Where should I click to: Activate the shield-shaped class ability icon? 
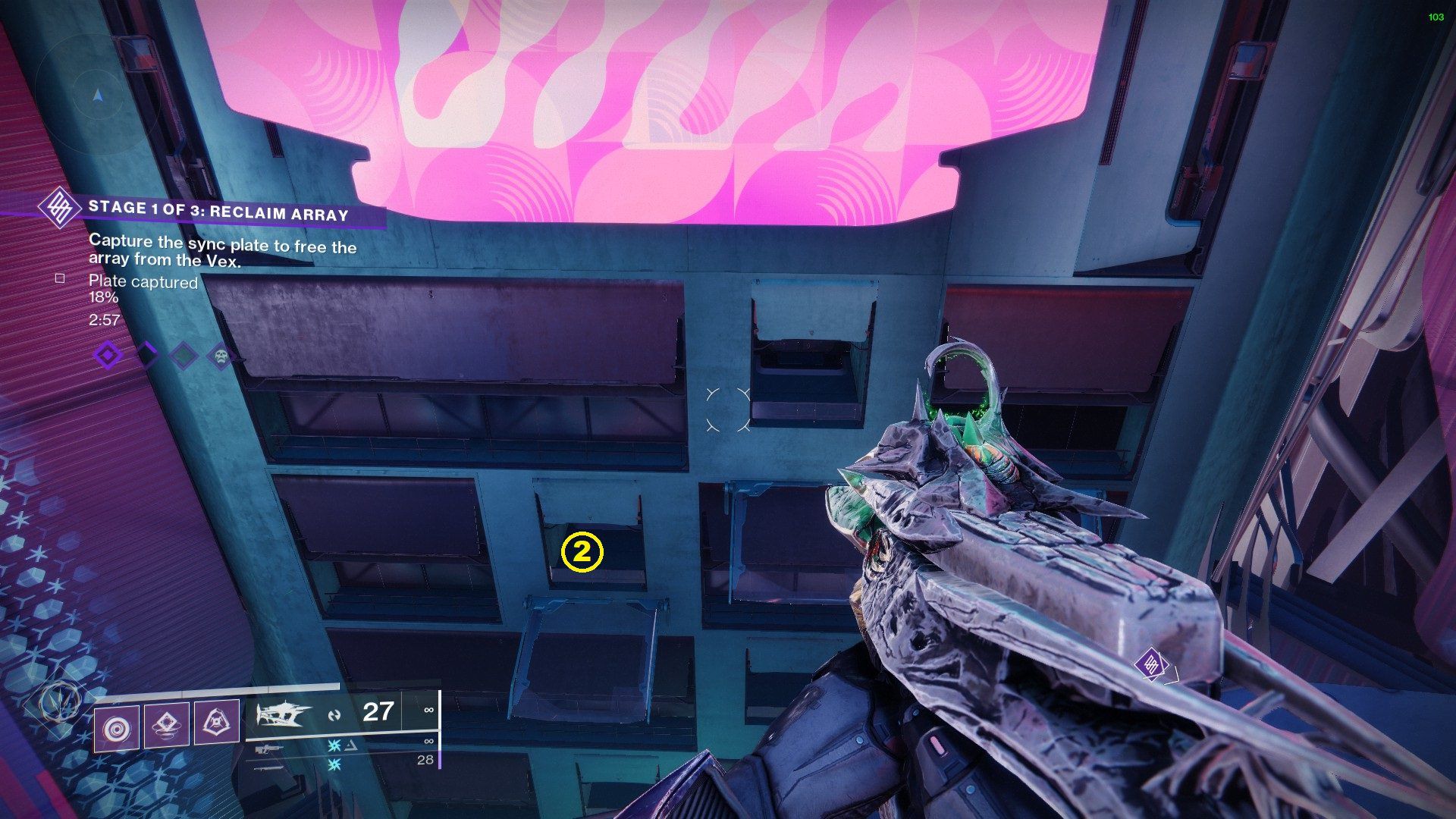pyautogui.click(x=216, y=723)
